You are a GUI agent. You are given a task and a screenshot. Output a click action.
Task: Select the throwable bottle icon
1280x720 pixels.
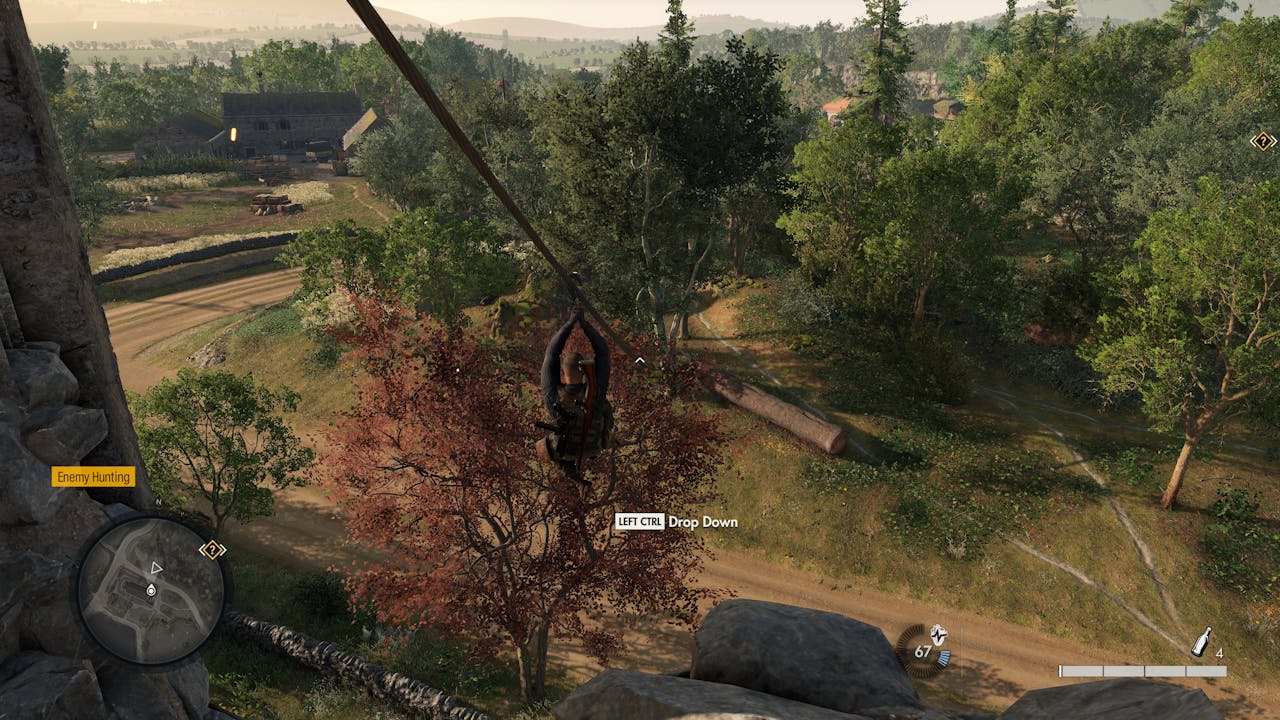[1199, 642]
